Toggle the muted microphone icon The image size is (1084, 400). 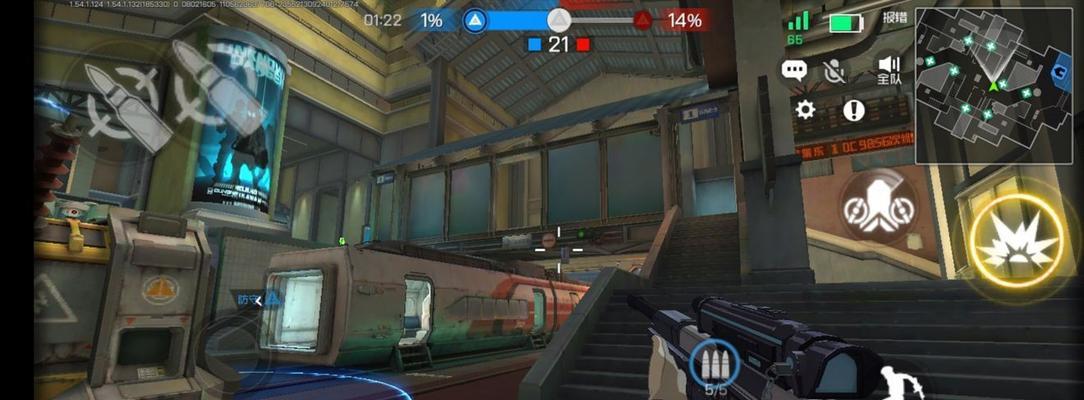834,70
